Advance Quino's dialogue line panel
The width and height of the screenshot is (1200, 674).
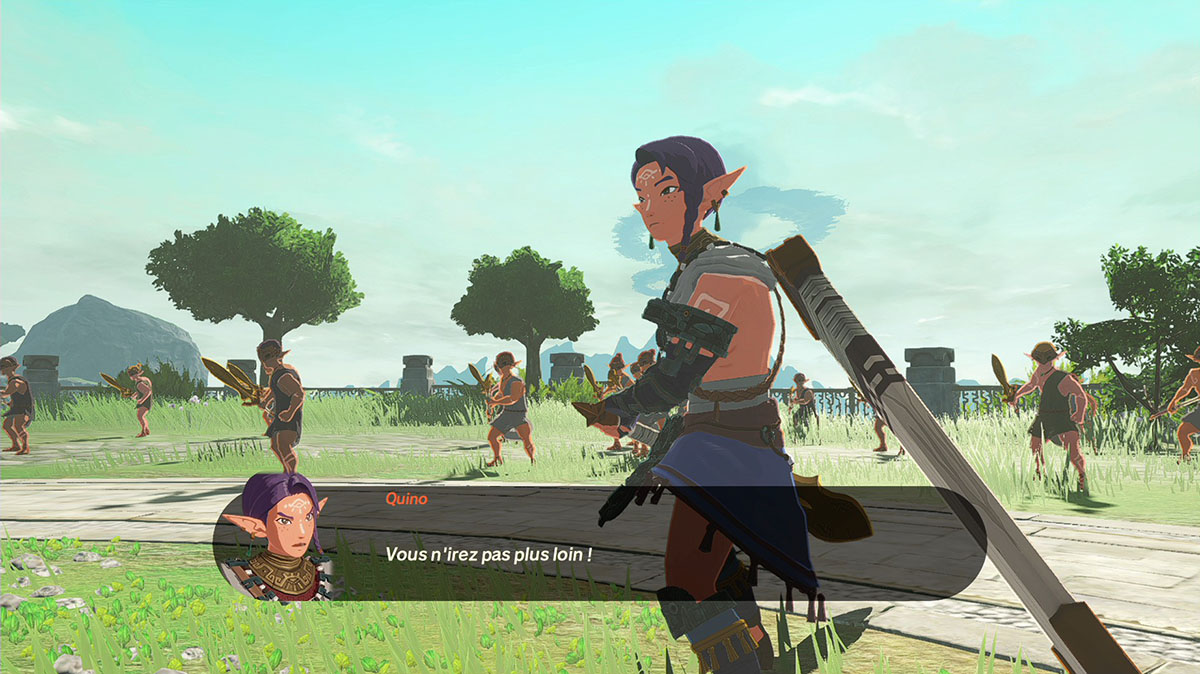[x=600, y=545]
